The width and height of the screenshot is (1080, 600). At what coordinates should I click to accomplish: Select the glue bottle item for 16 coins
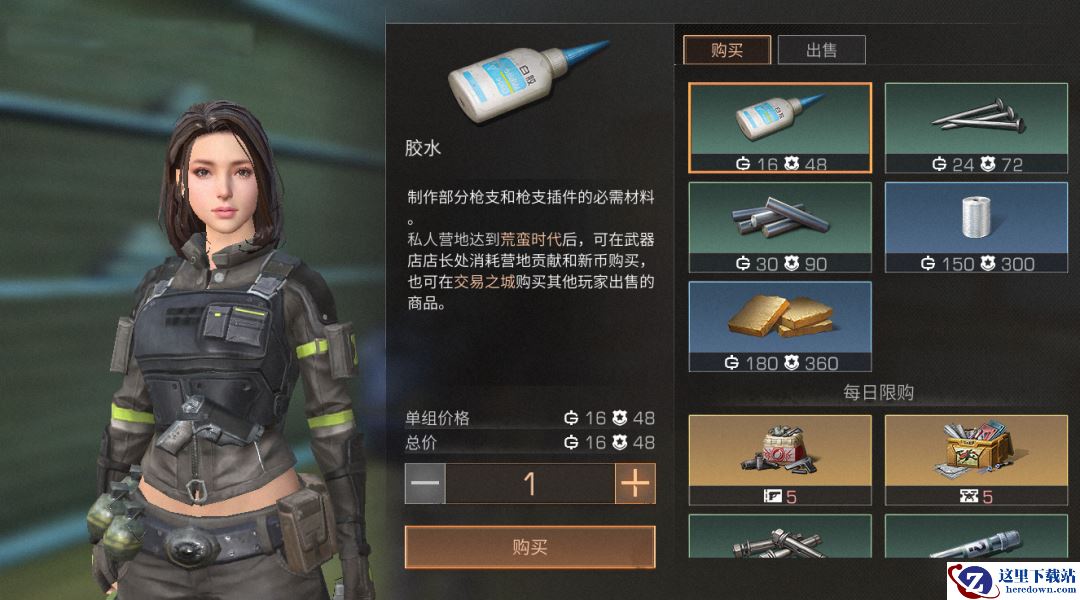[x=780, y=128]
